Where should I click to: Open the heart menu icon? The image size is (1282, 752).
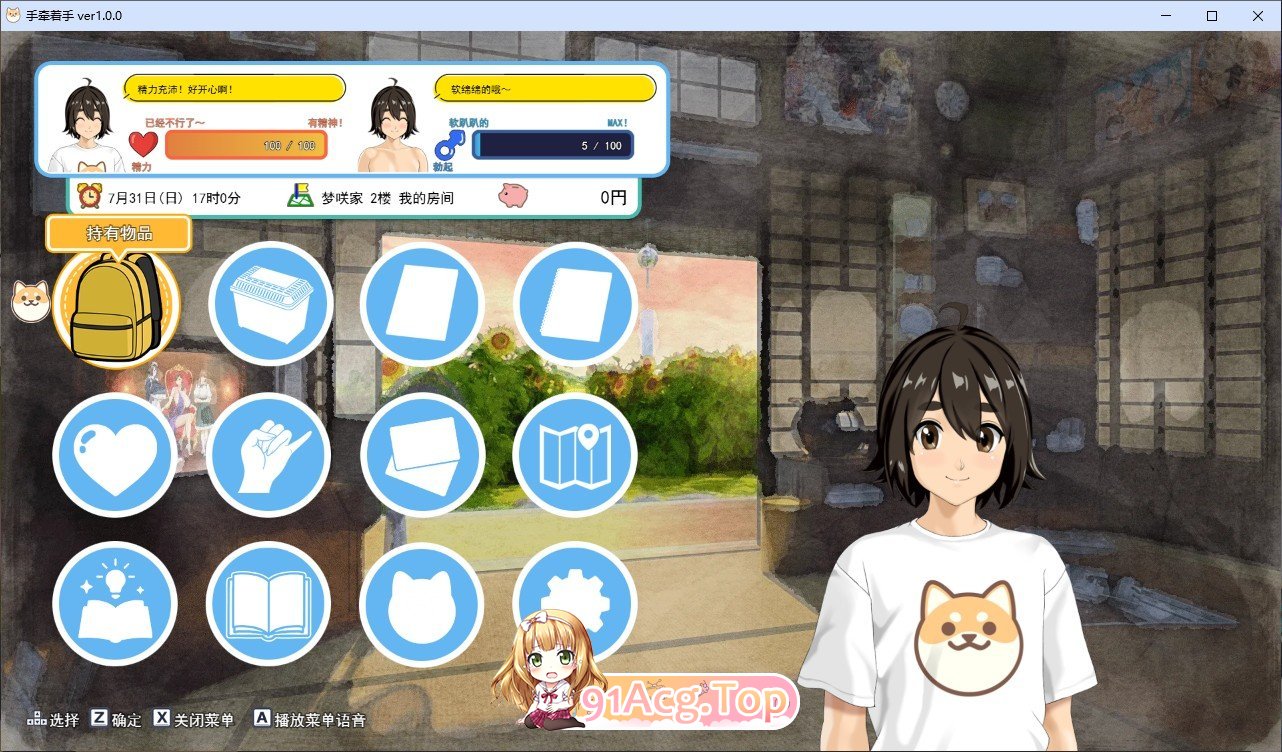coord(116,455)
